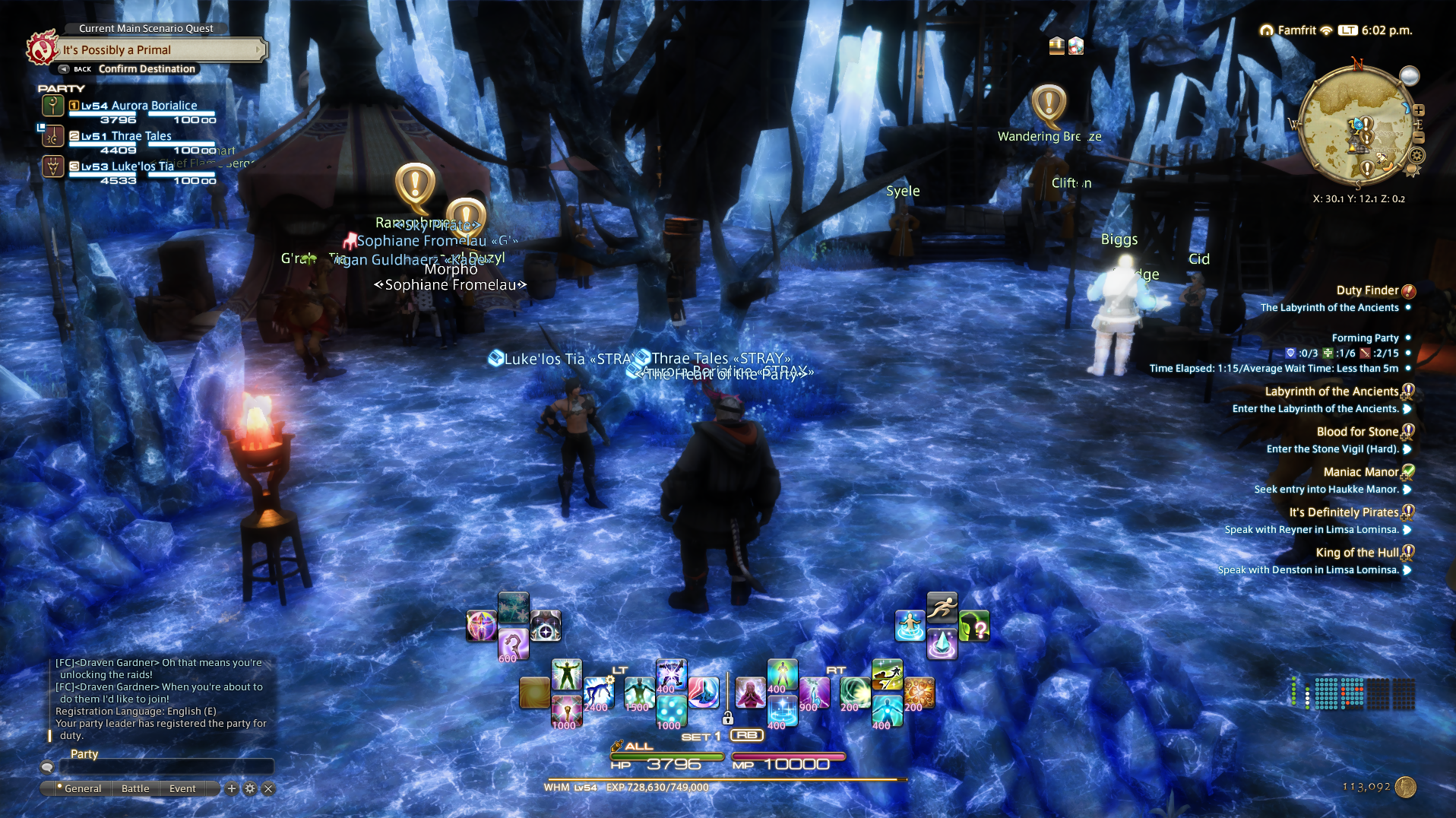This screenshot has height=818, width=1456.
Task: Click the green question mark hotbar icon
Action: pyautogui.click(x=974, y=626)
